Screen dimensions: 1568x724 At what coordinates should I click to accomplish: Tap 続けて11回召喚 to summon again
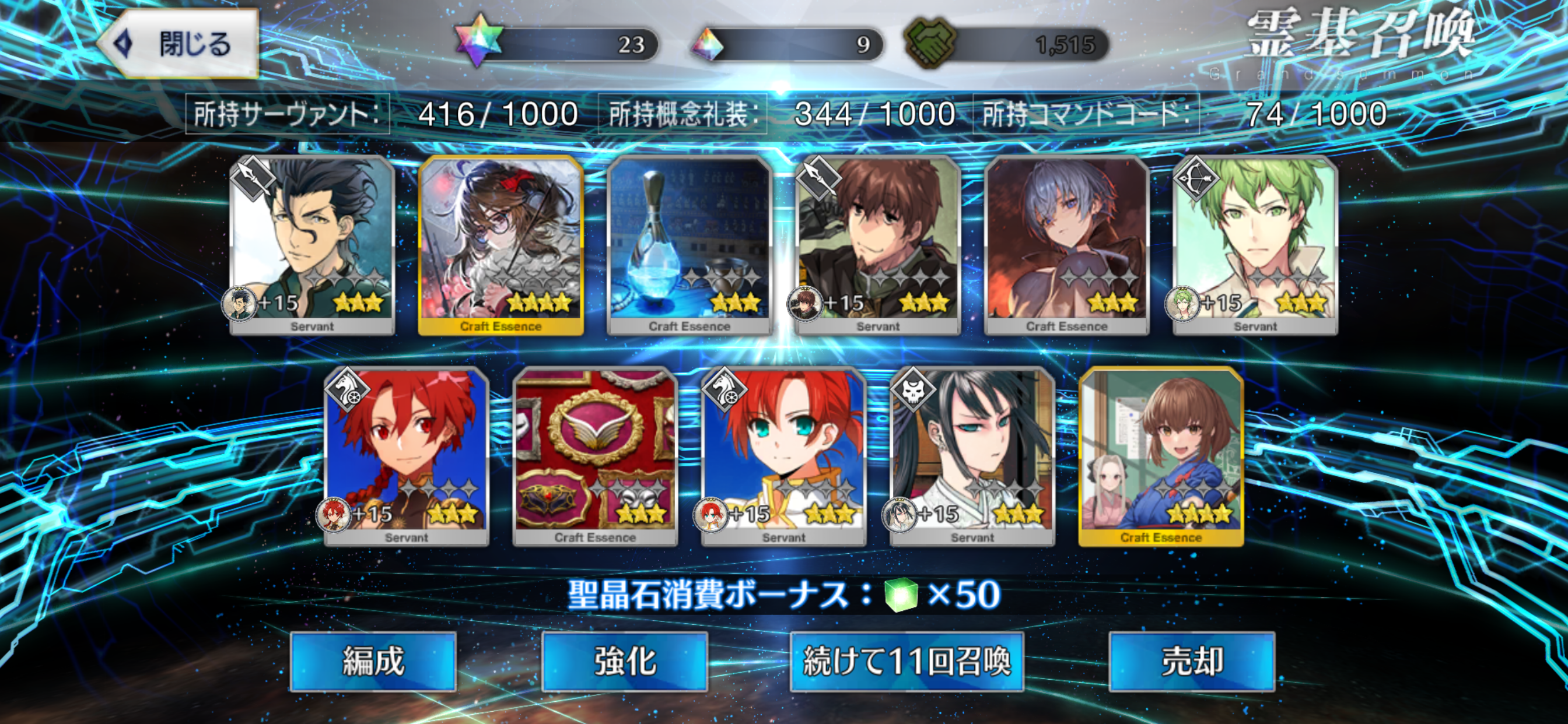907,661
